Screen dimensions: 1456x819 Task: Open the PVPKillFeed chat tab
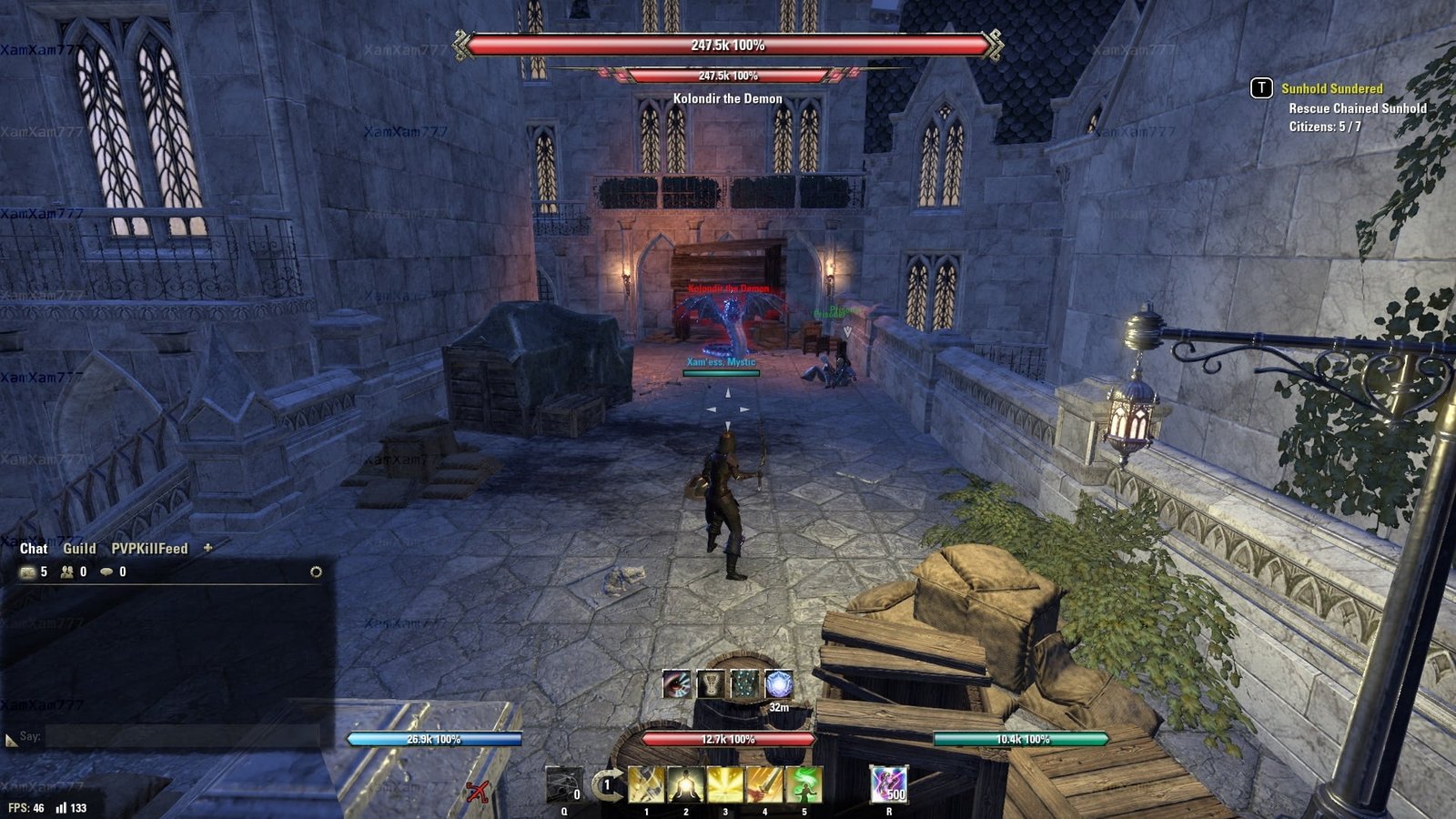[149, 549]
